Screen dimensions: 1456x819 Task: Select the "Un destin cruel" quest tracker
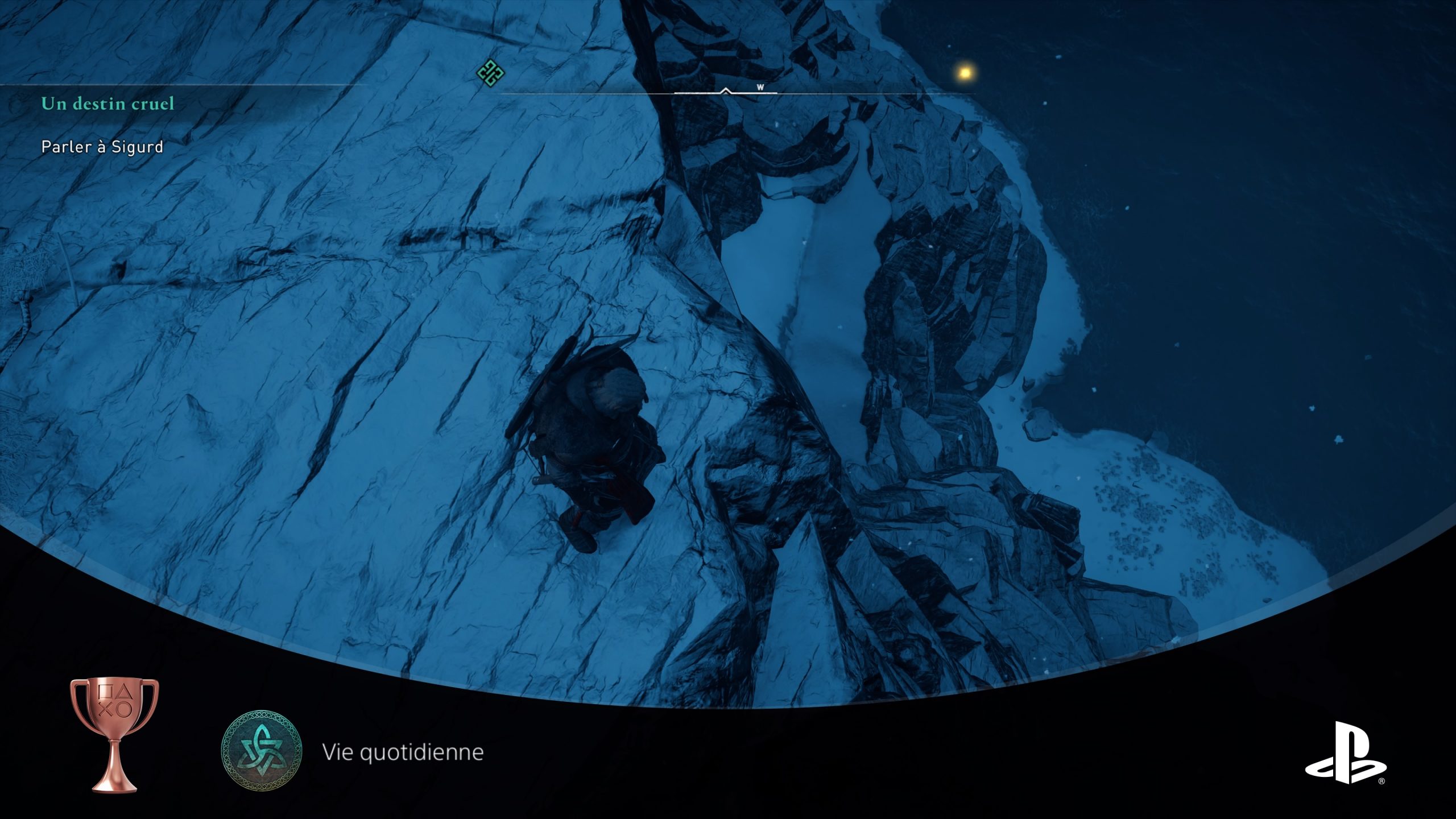(x=107, y=104)
